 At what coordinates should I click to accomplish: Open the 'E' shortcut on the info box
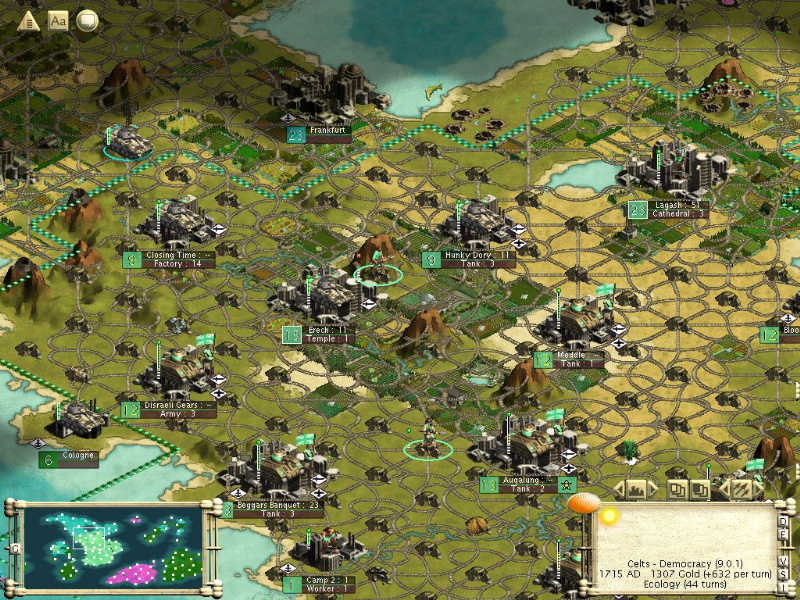coord(784,537)
